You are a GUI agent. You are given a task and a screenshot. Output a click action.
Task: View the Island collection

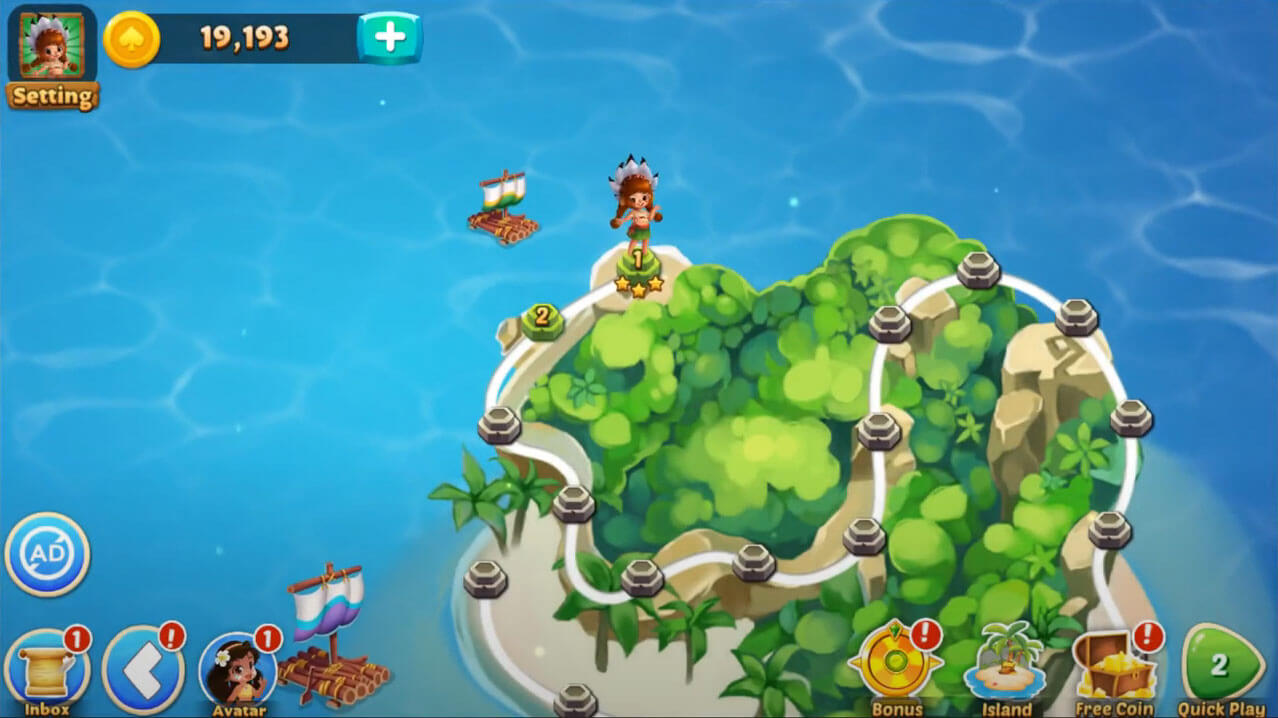point(1006,664)
